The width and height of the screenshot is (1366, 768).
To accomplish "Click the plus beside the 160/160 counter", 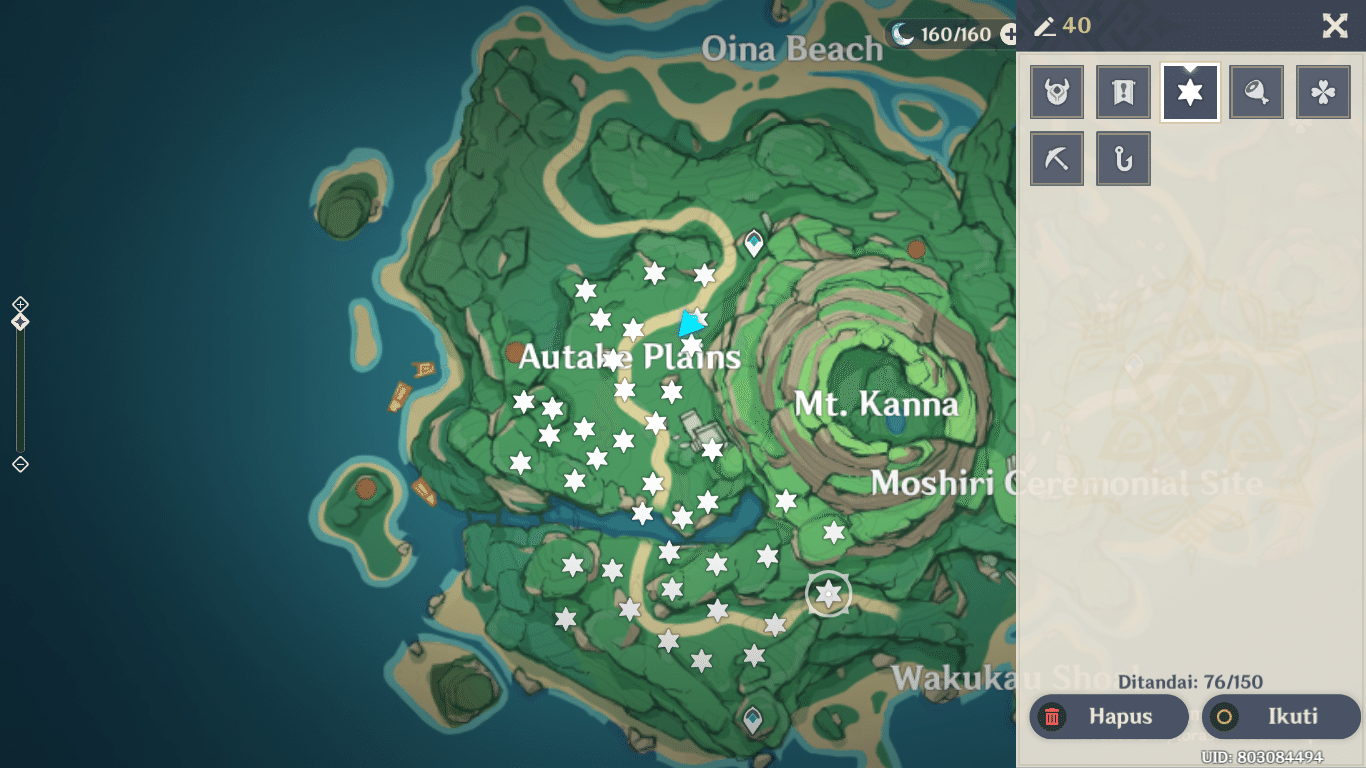I will coord(1009,33).
